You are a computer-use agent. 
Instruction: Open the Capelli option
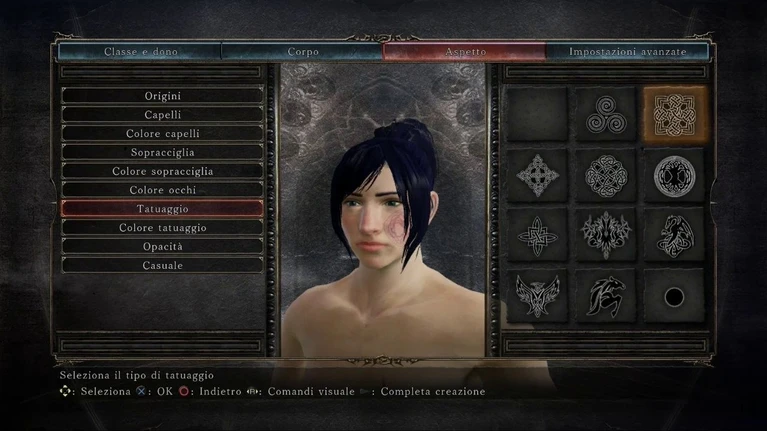click(x=162, y=115)
